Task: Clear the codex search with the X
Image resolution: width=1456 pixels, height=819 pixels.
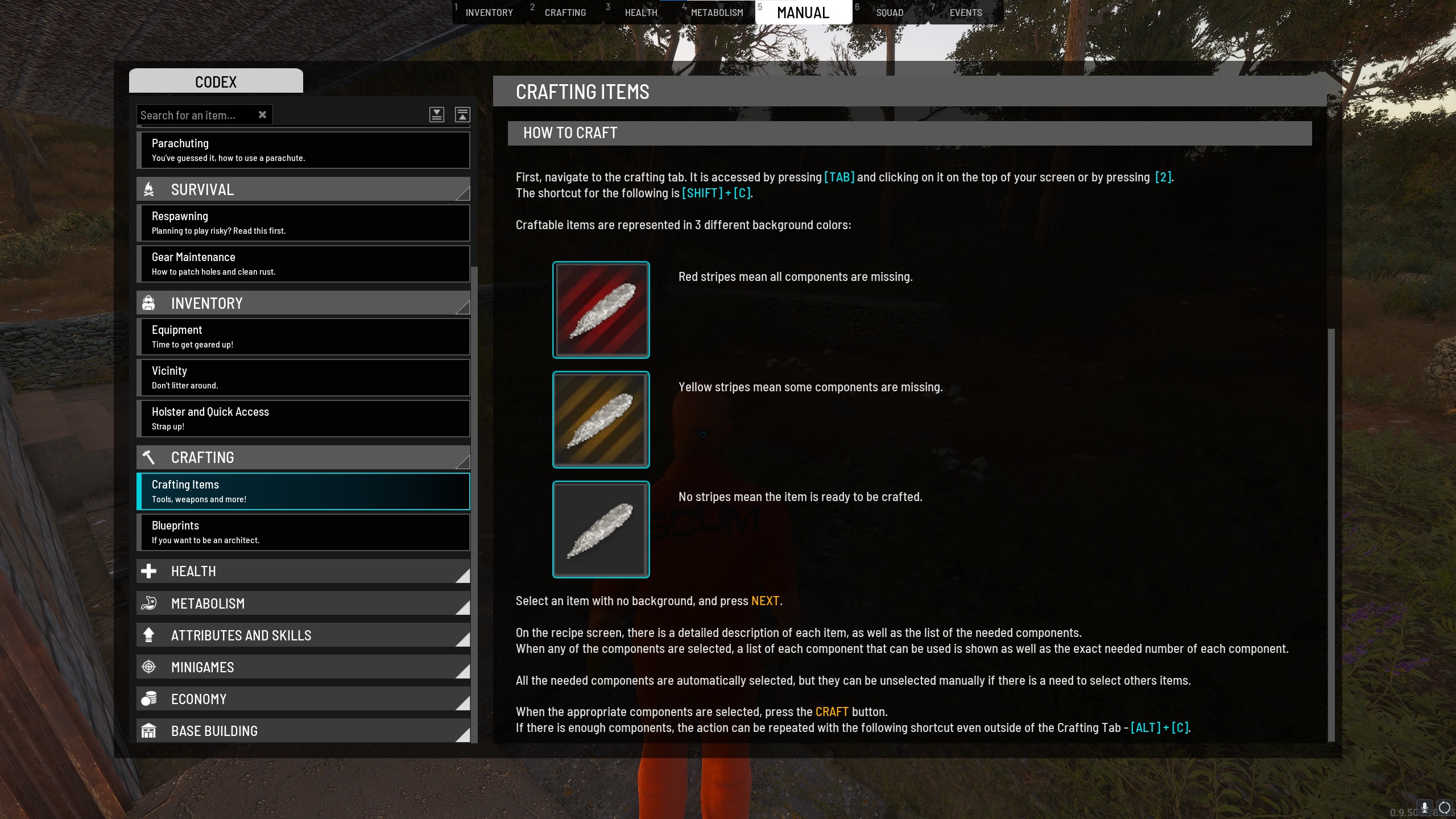Action: tap(262, 115)
